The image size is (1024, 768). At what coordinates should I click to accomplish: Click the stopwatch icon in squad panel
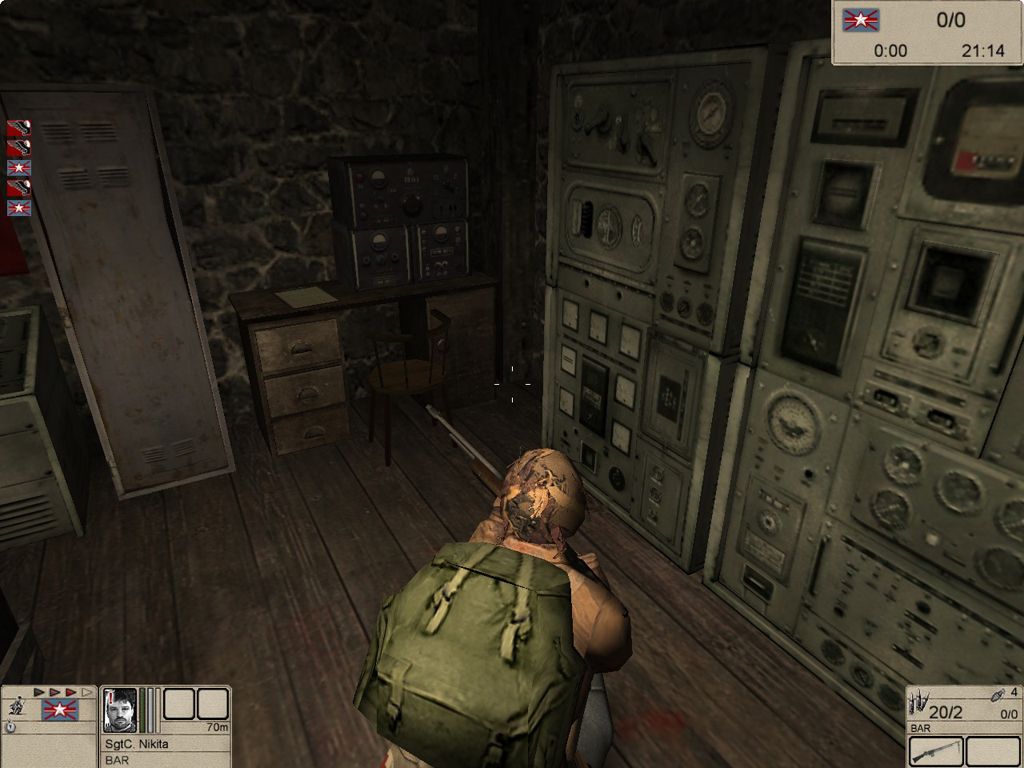click(10, 728)
